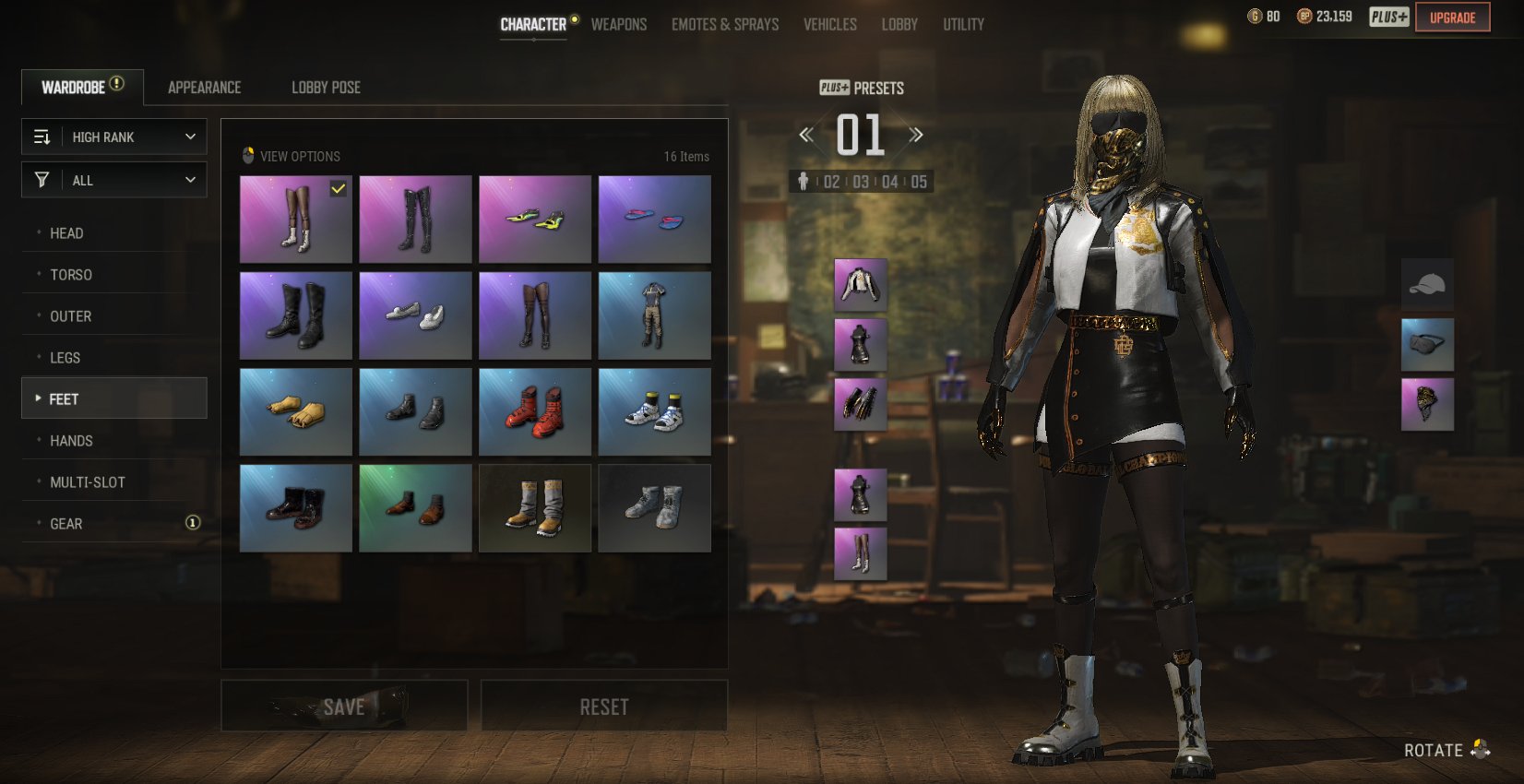Screen dimensions: 1524x784
Task: Switch to the Lobby Pose tab
Action: tap(326, 88)
